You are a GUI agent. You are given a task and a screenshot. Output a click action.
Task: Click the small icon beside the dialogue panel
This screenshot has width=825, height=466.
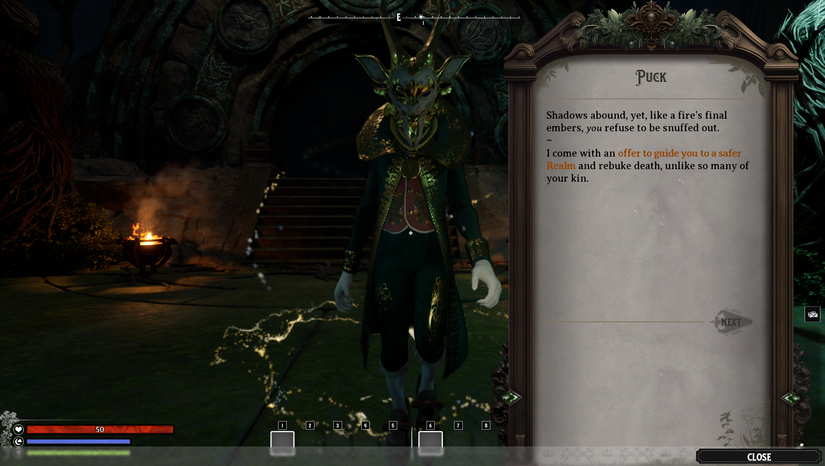coord(812,314)
